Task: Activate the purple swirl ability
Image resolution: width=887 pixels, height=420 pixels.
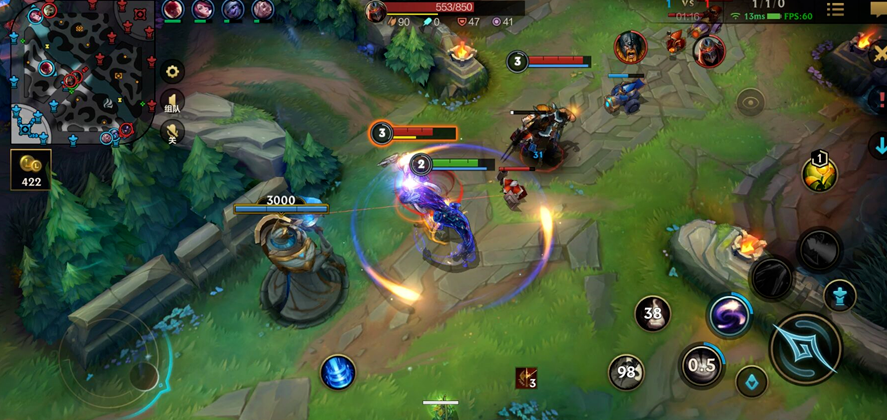Action: pos(730,316)
